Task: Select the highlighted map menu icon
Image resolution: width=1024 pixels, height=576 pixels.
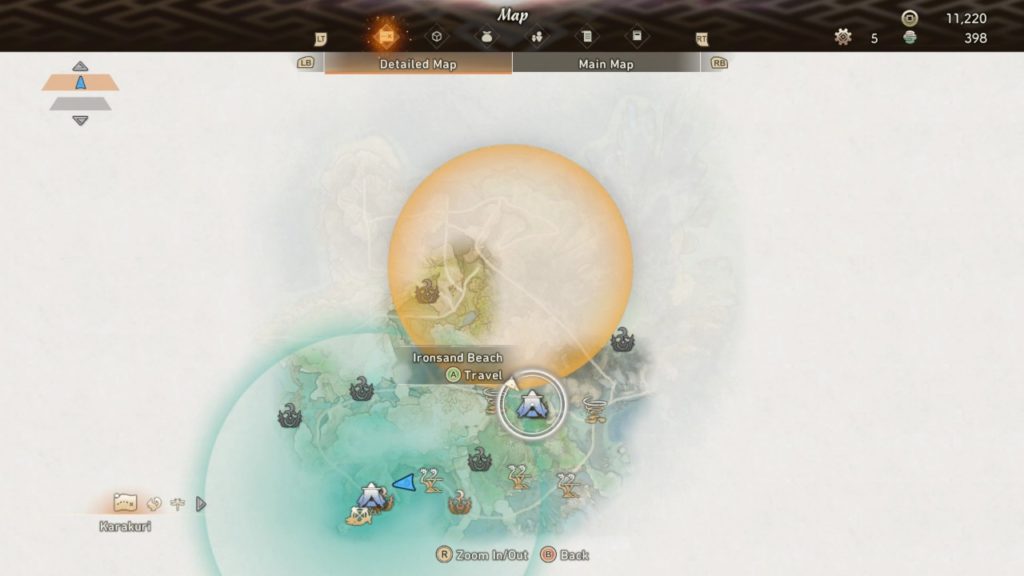Action: (385, 37)
